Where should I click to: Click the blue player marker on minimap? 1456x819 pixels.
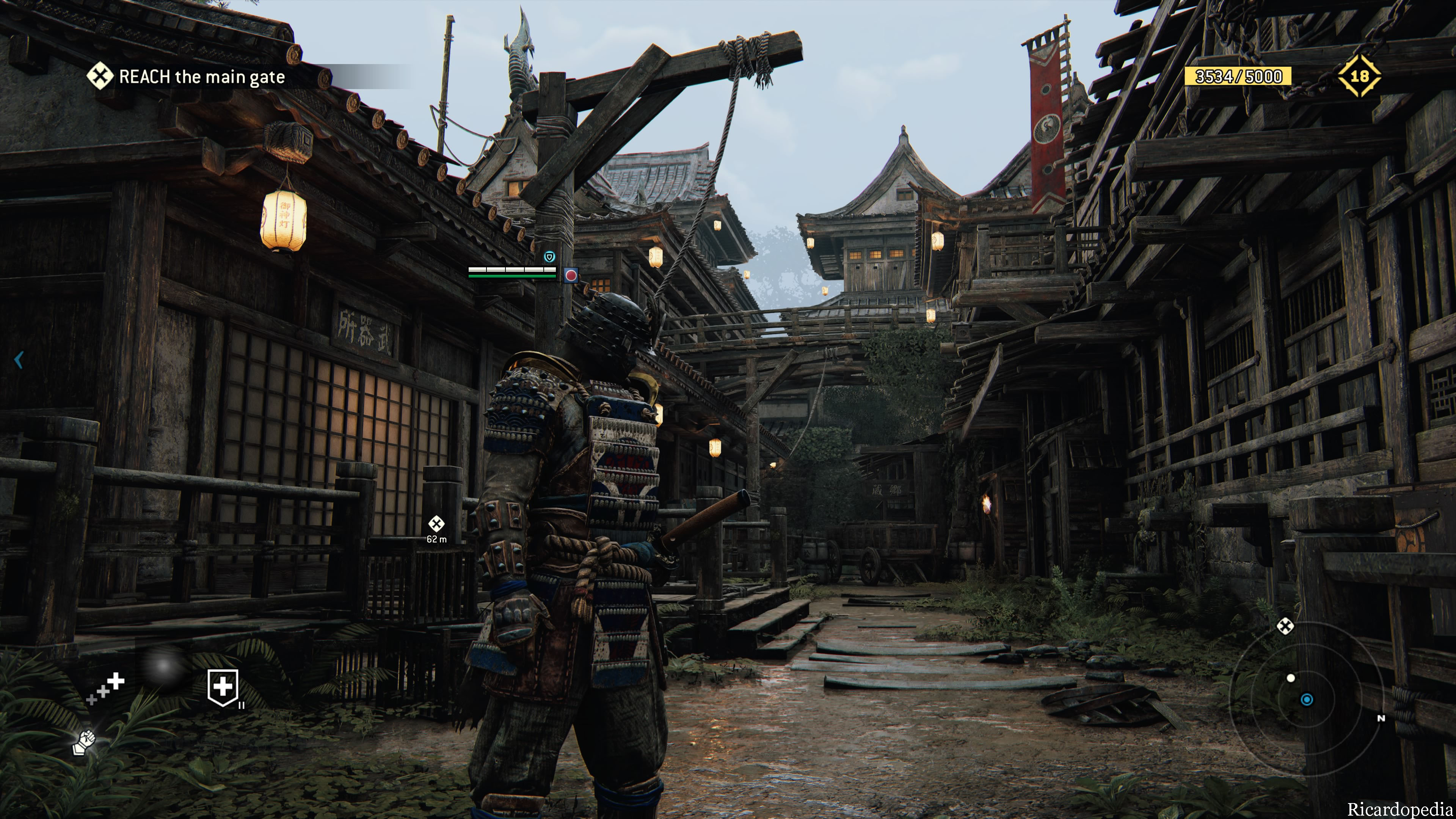(1307, 700)
